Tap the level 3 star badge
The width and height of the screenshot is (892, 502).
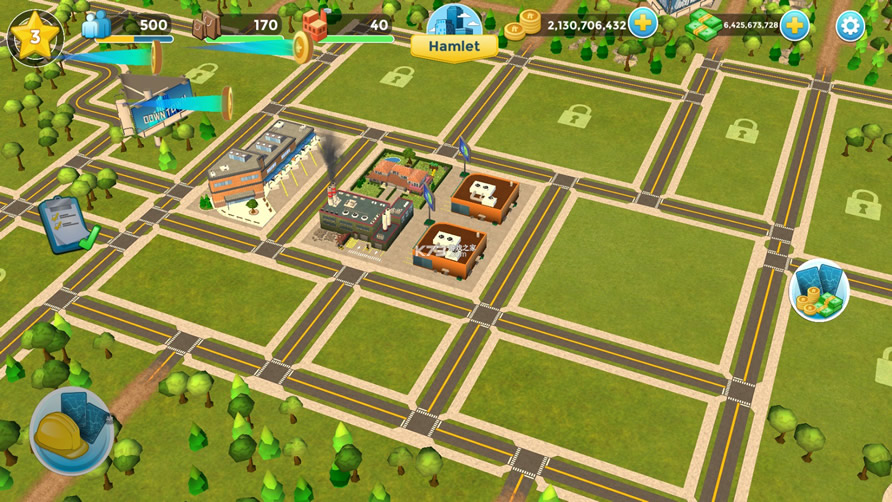coord(34,37)
